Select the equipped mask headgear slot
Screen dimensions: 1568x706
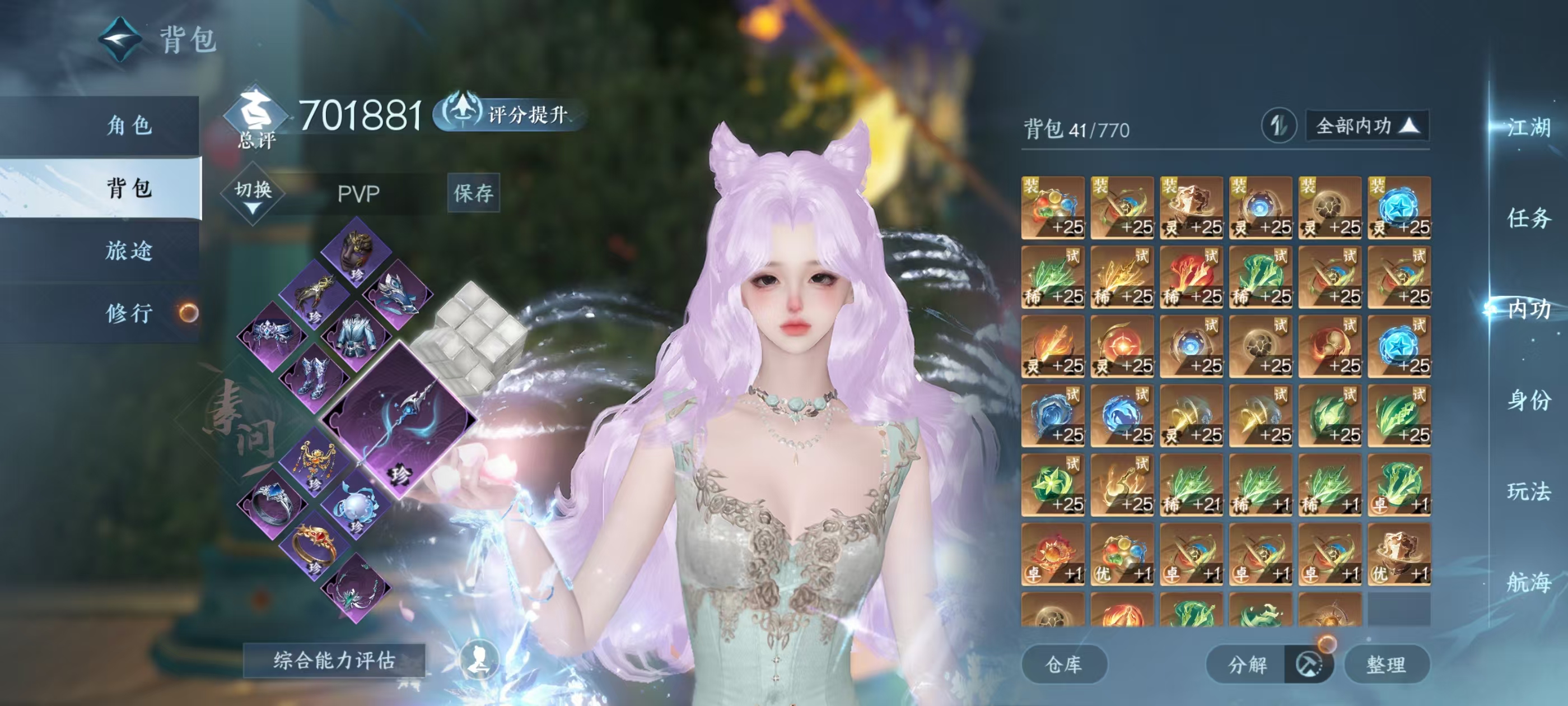pyautogui.click(x=356, y=251)
